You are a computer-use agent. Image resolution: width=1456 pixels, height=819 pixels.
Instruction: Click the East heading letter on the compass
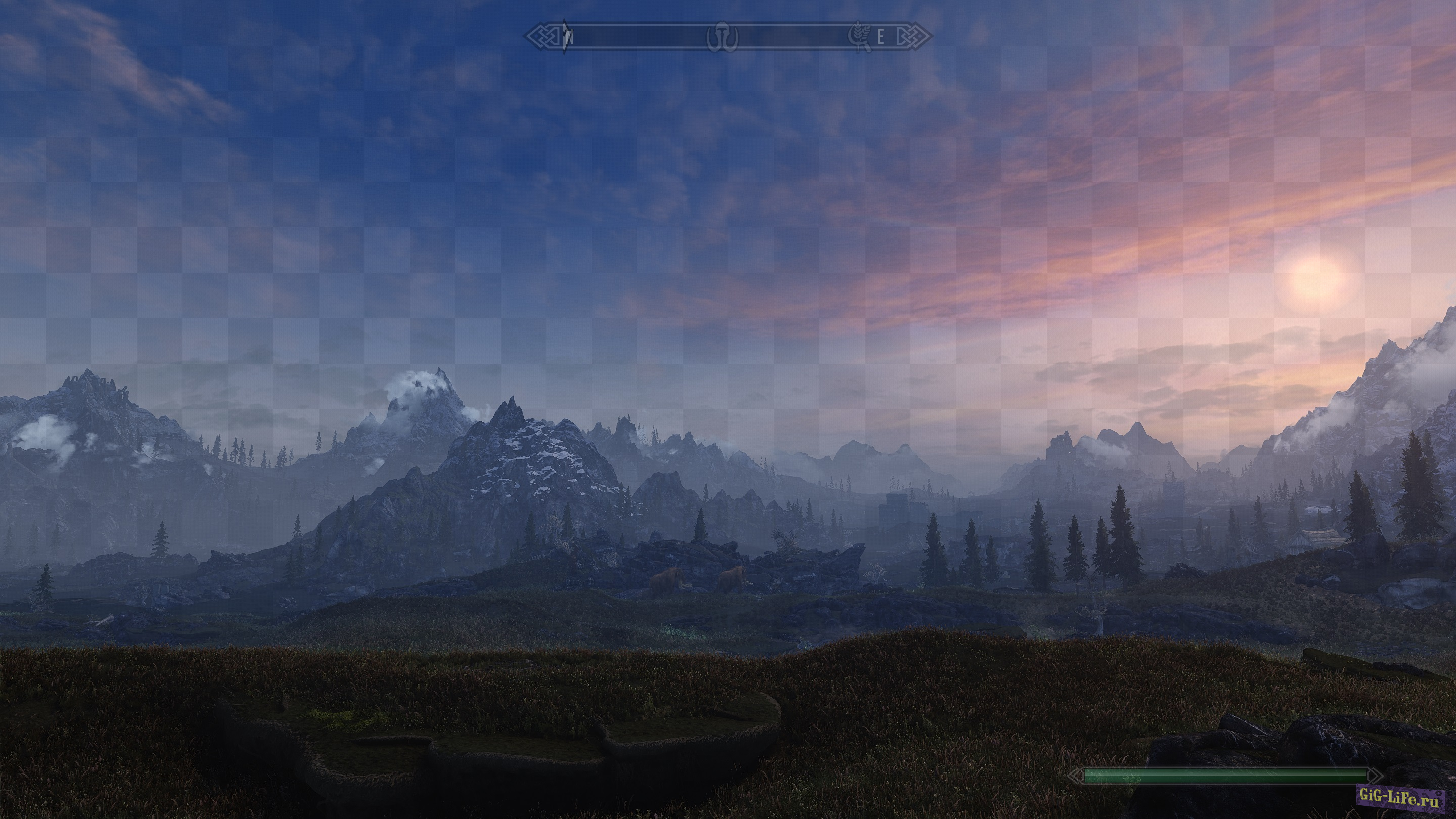881,38
